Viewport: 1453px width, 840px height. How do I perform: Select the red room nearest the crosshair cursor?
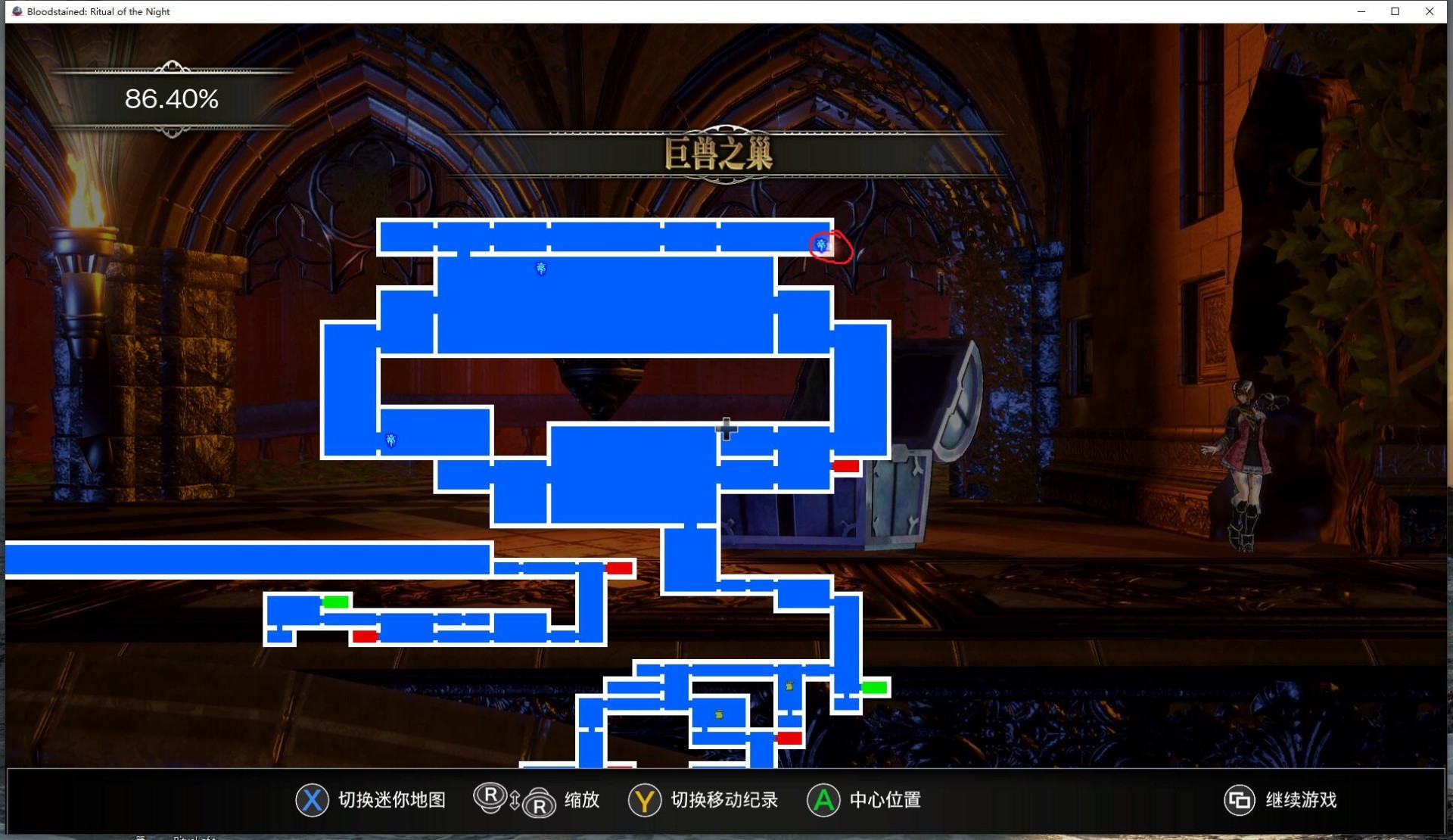(x=845, y=466)
